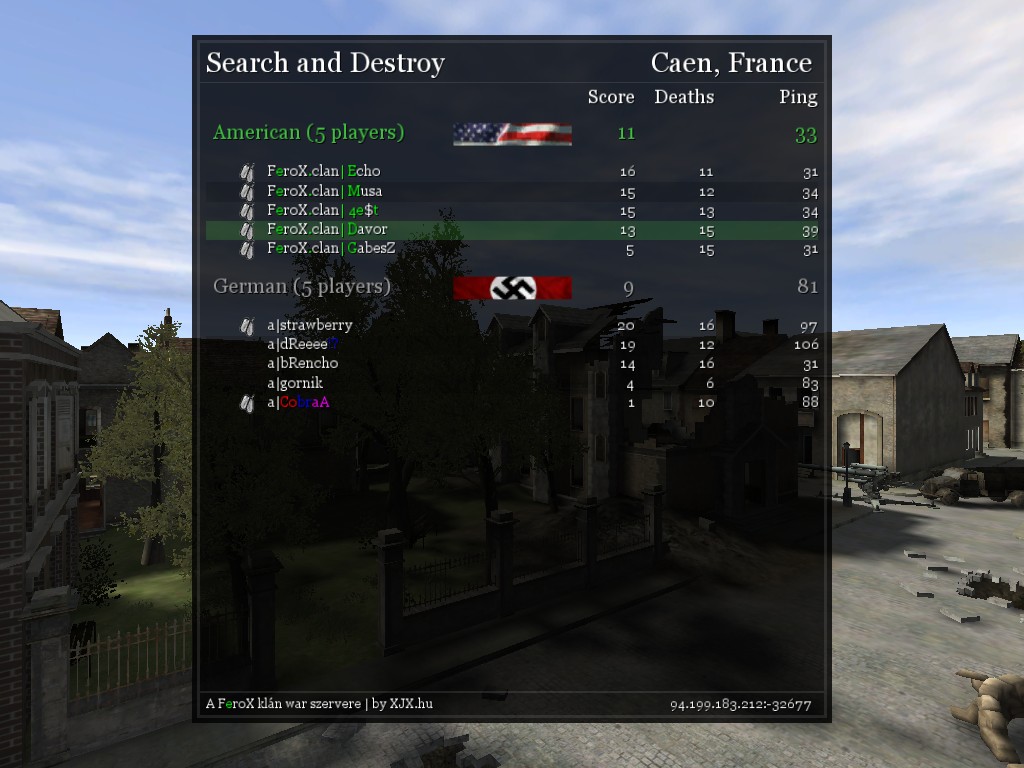Choose the FeroX.clan|4e$t scoreboard row
The image size is (1024, 768).
click(322, 211)
